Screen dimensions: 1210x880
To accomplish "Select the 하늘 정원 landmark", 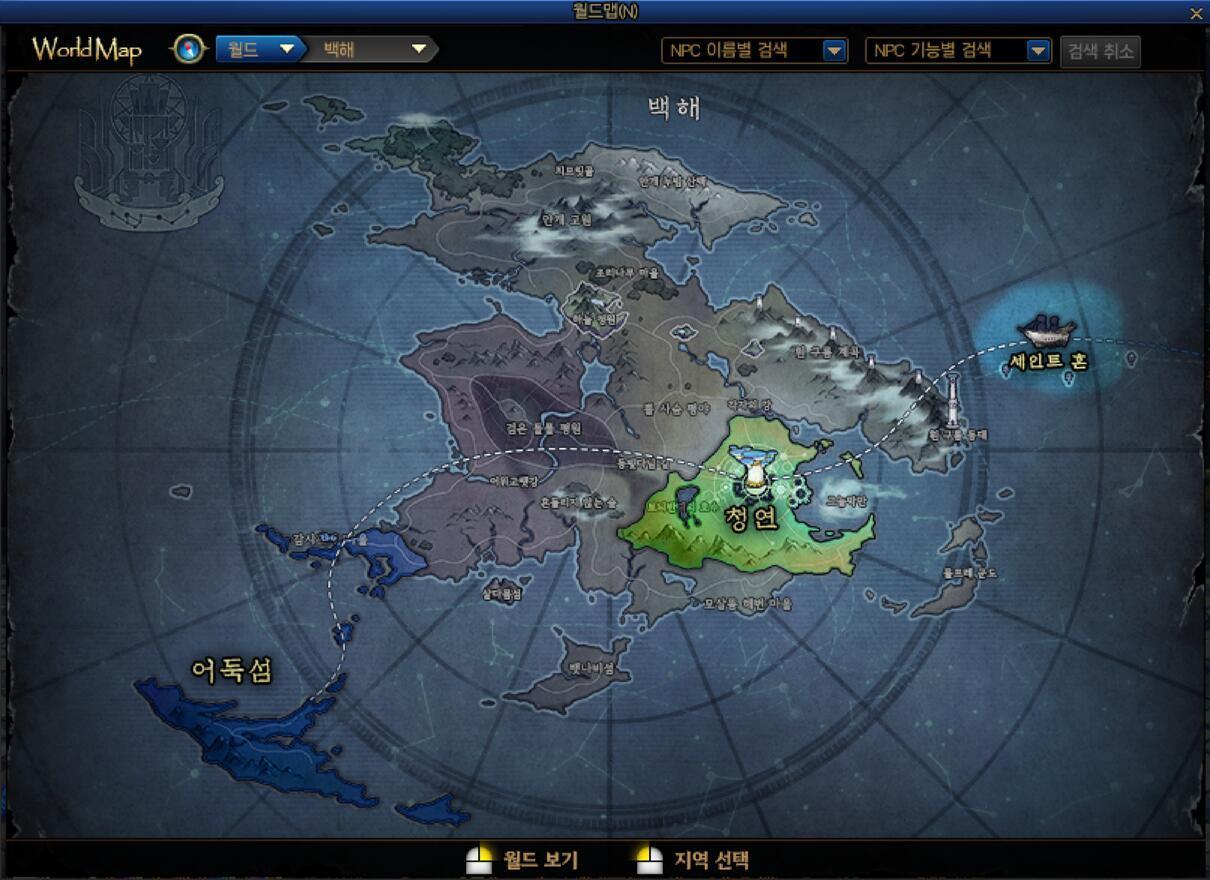I will coord(597,319).
